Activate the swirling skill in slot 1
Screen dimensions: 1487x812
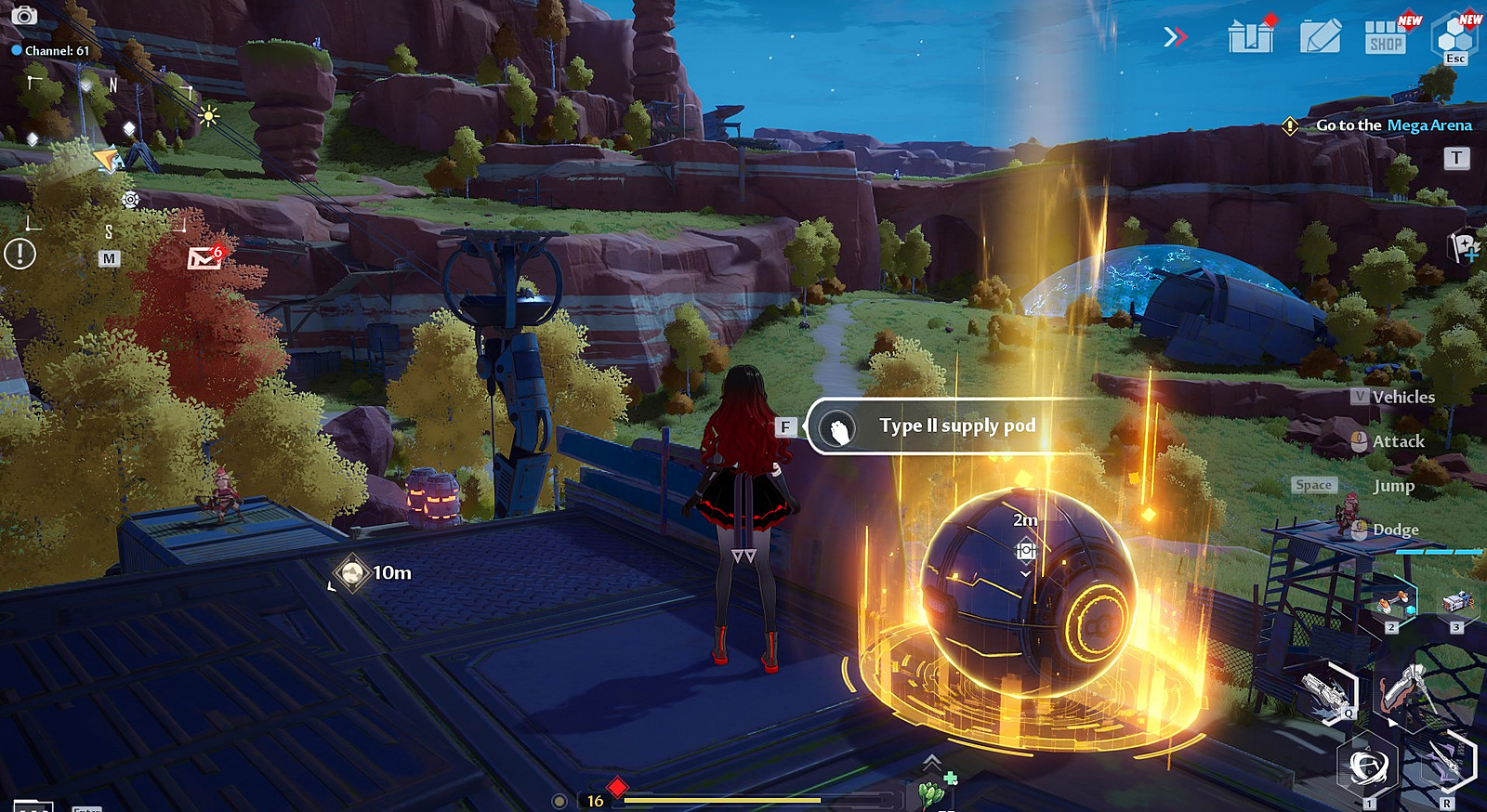pos(1367,766)
